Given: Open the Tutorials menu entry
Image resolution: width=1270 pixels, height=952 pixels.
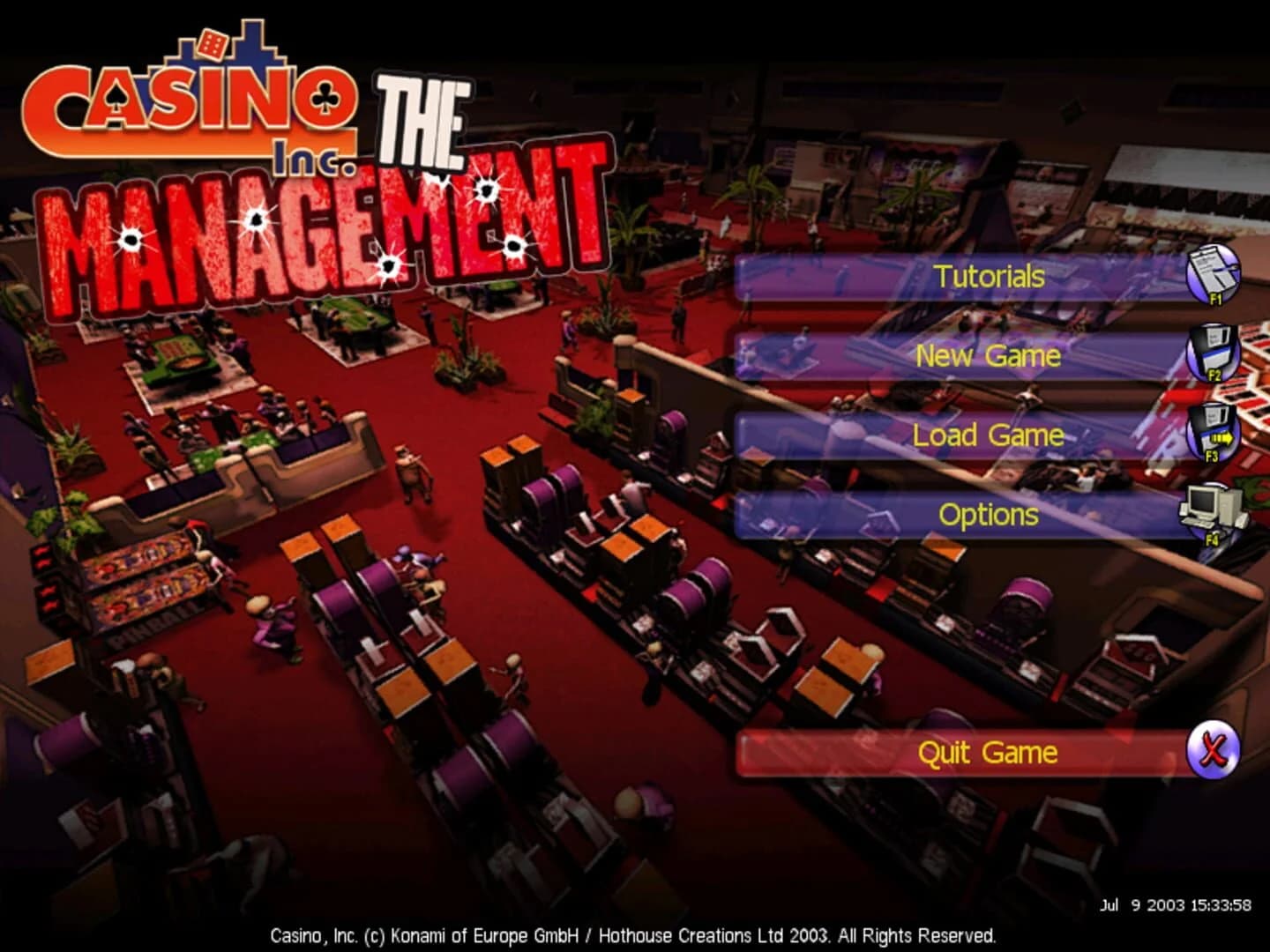Looking at the screenshot, I should click(985, 275).
